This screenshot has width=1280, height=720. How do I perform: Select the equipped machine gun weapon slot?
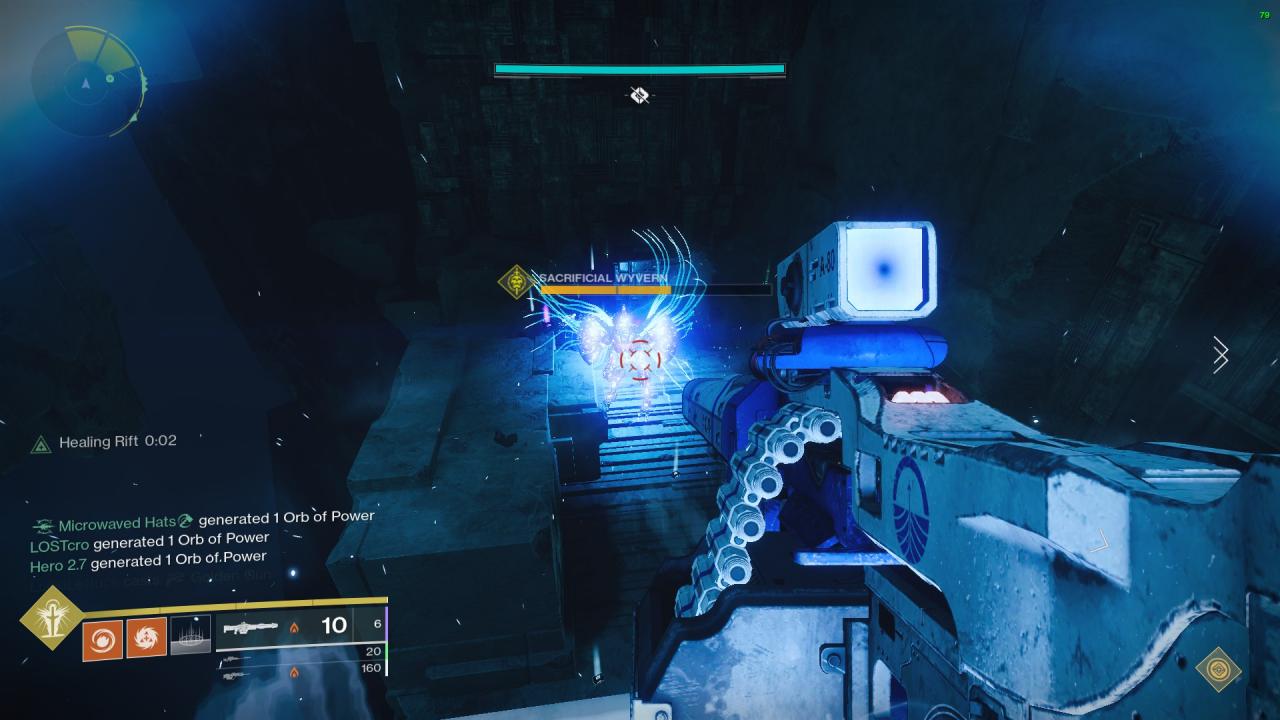tap(300, 626)
